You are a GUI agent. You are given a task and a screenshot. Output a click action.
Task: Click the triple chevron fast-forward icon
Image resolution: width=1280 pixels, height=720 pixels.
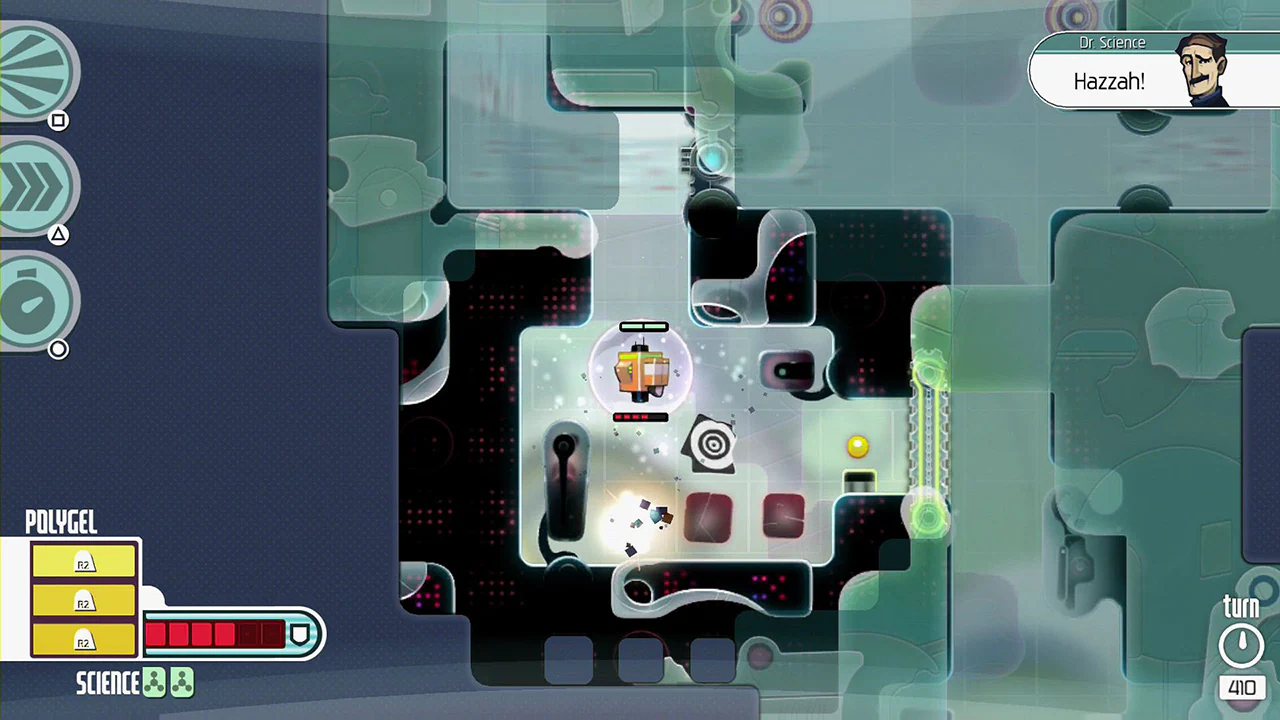coord(35,185)
